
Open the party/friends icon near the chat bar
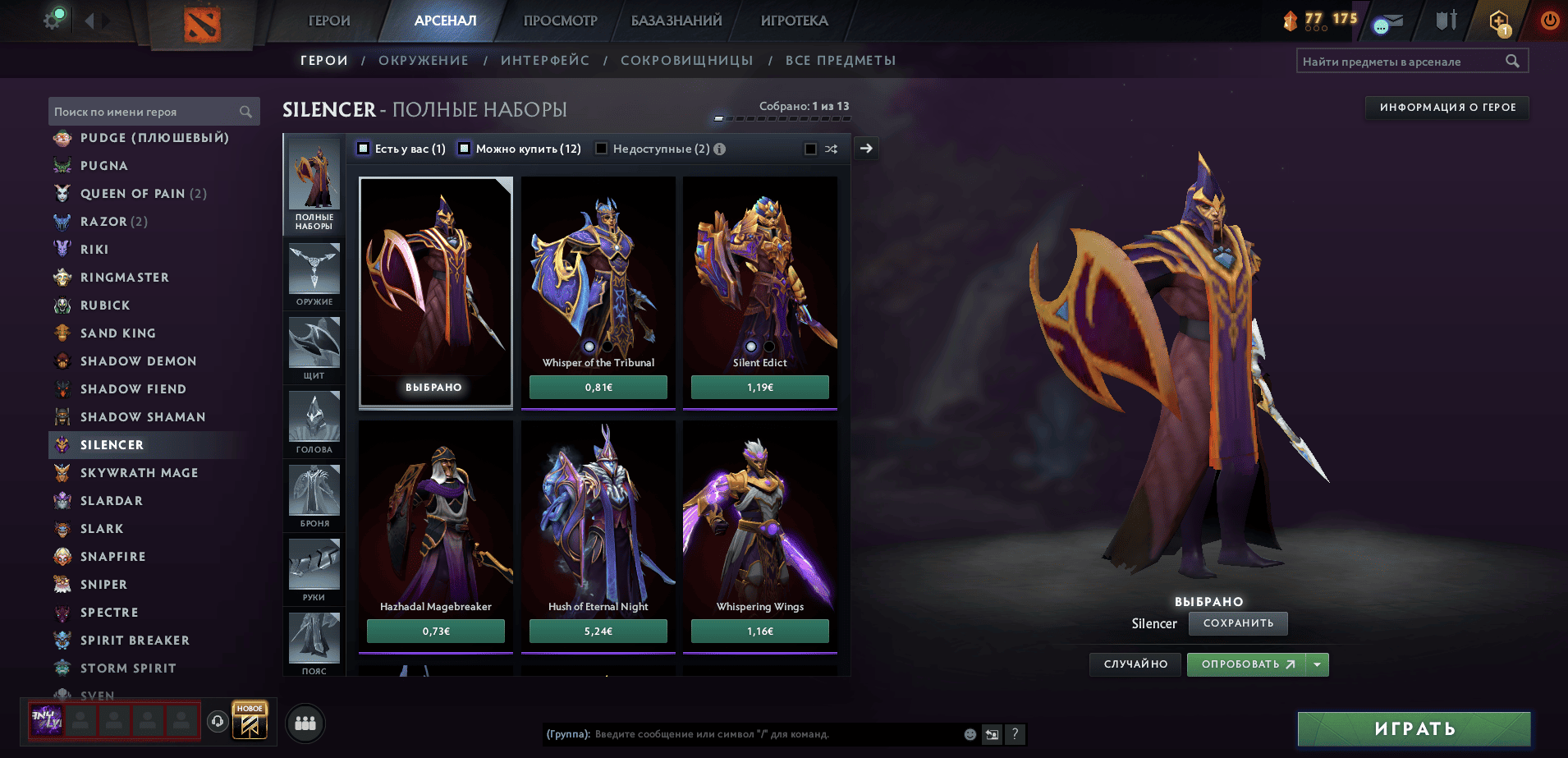(x=305, y=724)
